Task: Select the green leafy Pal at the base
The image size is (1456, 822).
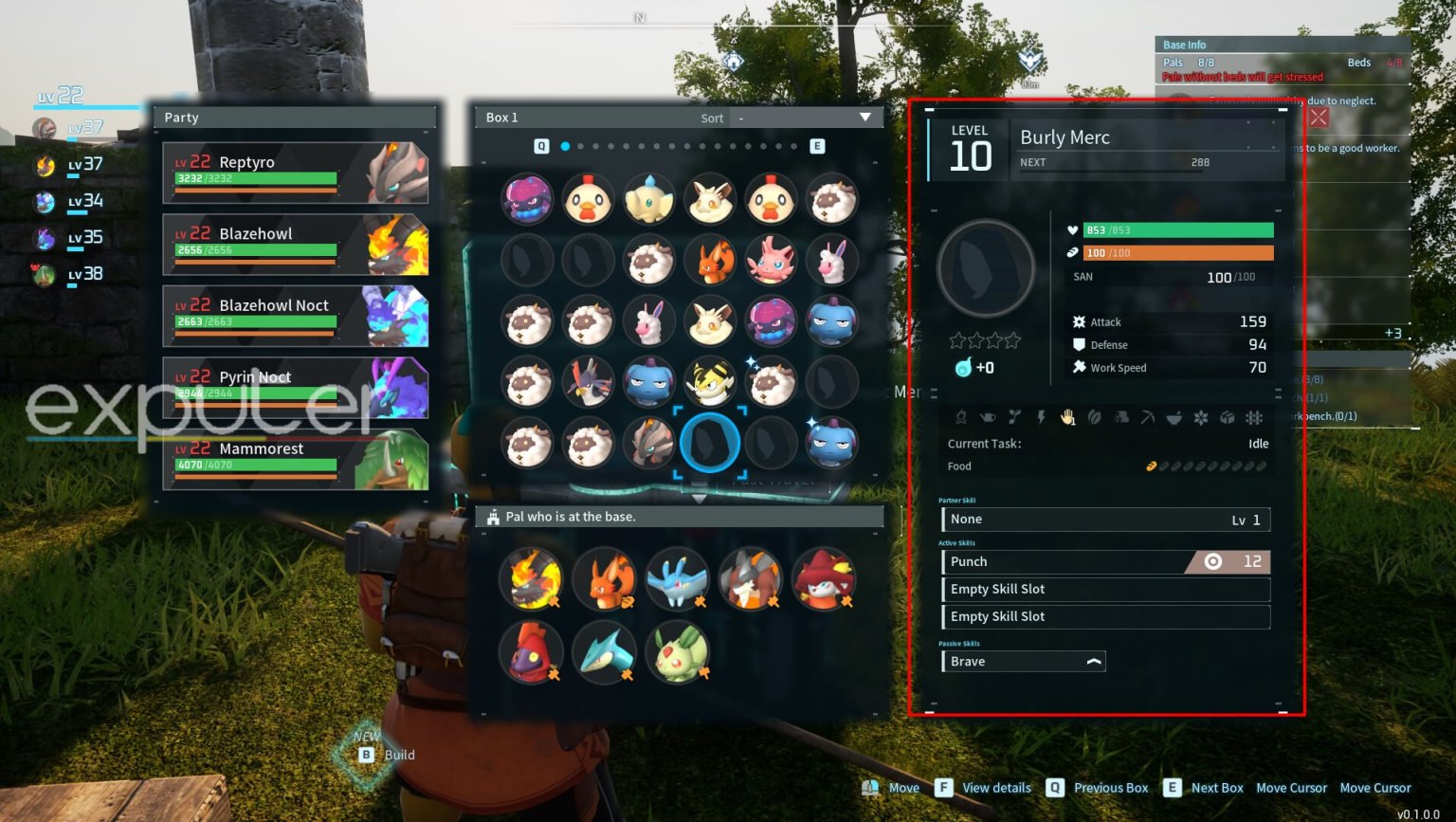Action: point(678,652)
